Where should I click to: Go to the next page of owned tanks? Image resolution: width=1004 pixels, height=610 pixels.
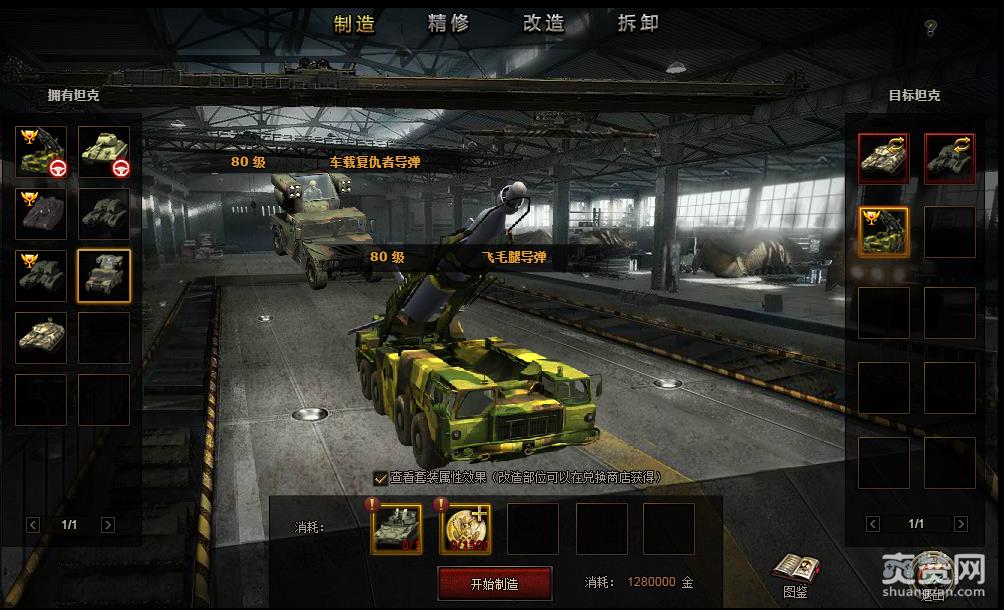pyautogui.click(x=108, y=524)
